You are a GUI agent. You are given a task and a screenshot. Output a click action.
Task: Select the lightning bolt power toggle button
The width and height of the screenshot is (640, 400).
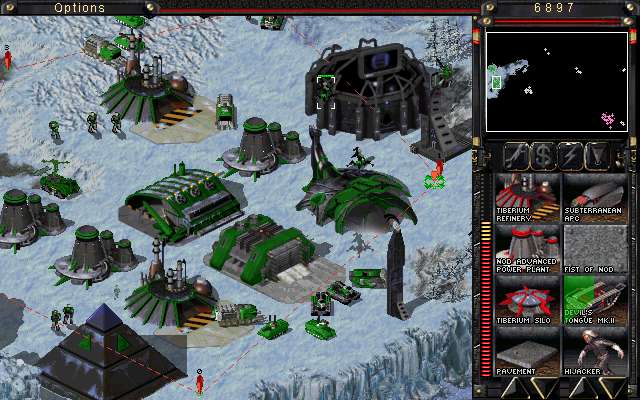tap(571, 156)
